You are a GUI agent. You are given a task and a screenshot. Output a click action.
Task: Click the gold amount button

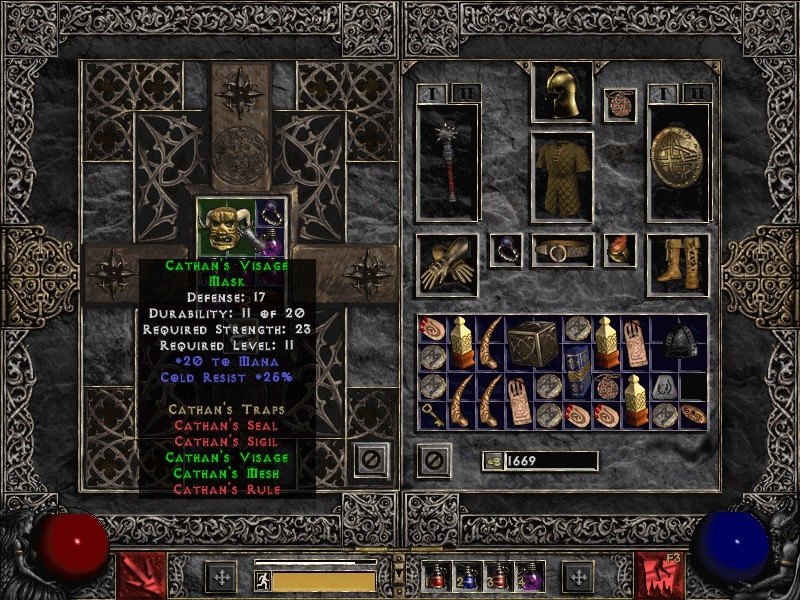coord(491,461)
